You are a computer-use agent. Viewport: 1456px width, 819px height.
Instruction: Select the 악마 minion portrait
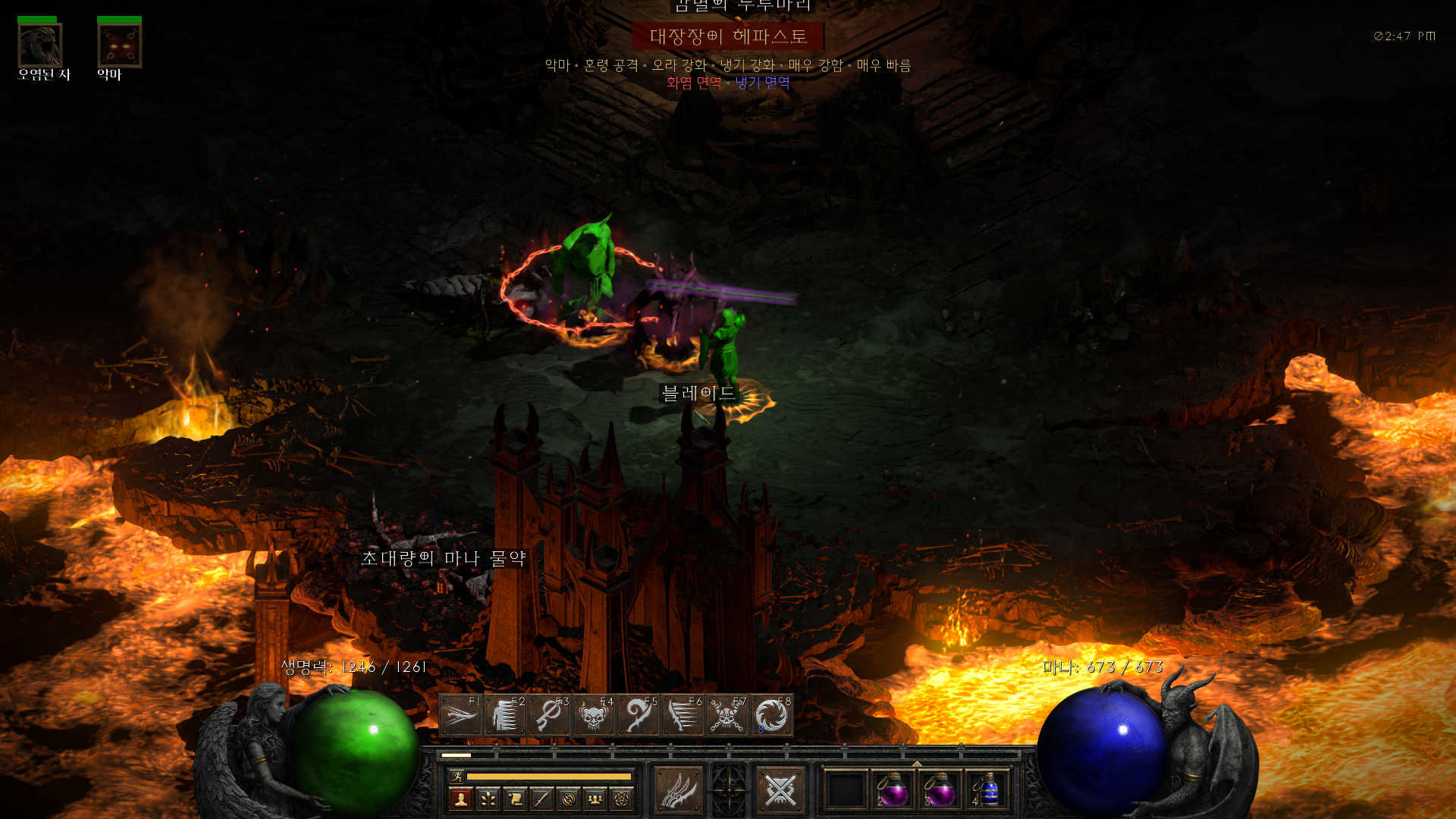[x=119, y=45]
